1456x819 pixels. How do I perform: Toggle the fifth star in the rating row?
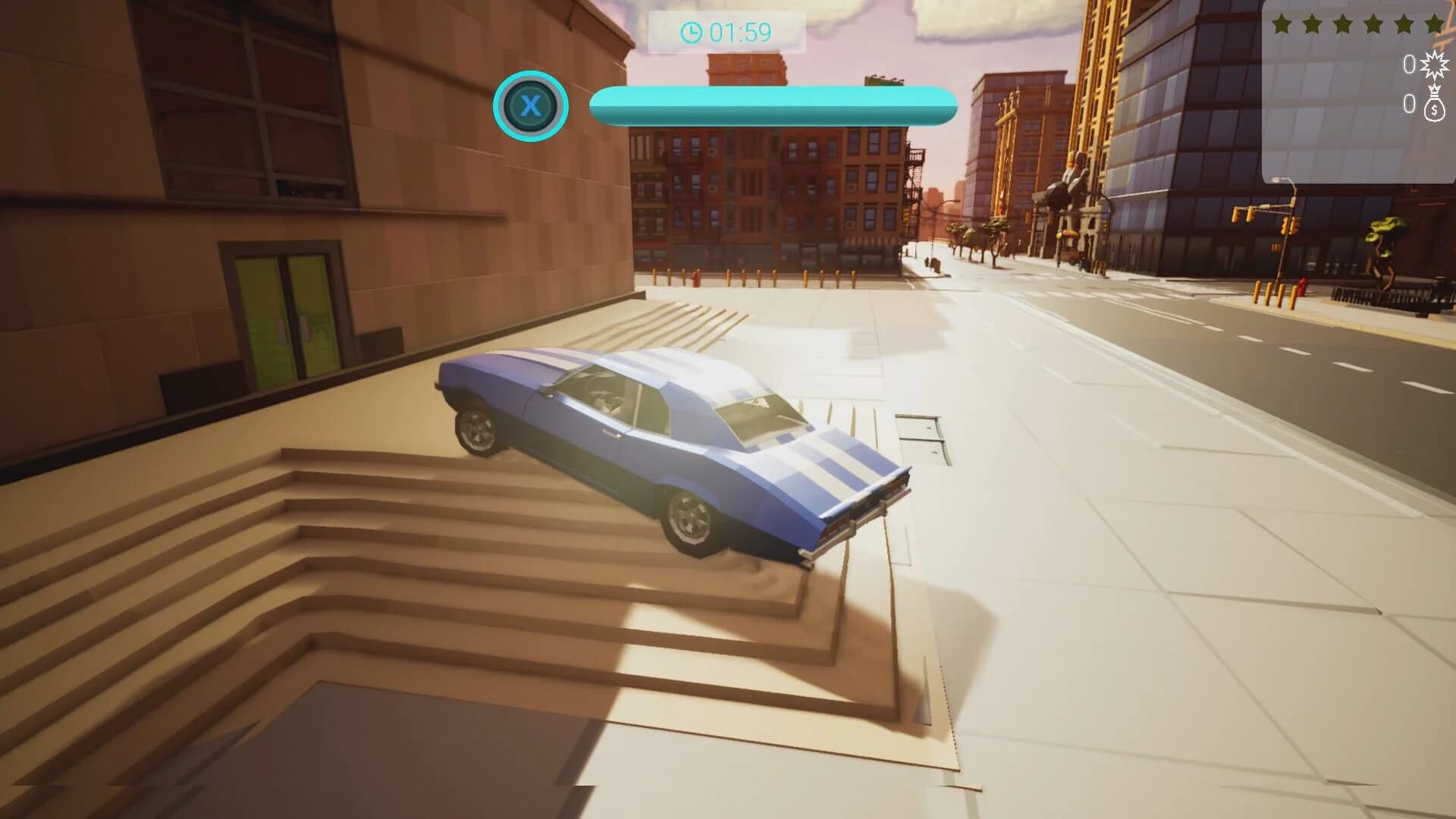click(x=1404, y=24)
